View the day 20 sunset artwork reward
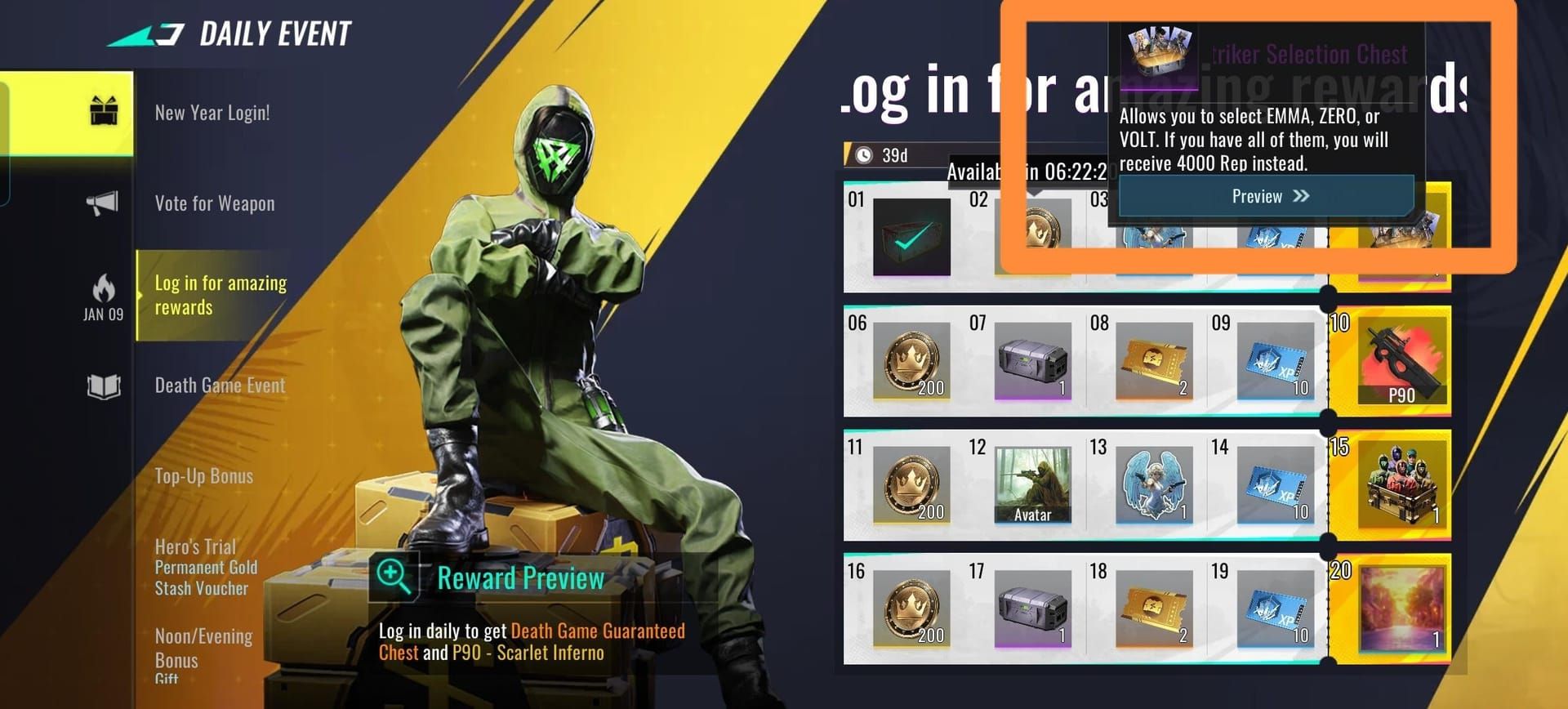The width and height of the screenshot is (1568, 709). pyautogui.click(x=1401, y=609)
